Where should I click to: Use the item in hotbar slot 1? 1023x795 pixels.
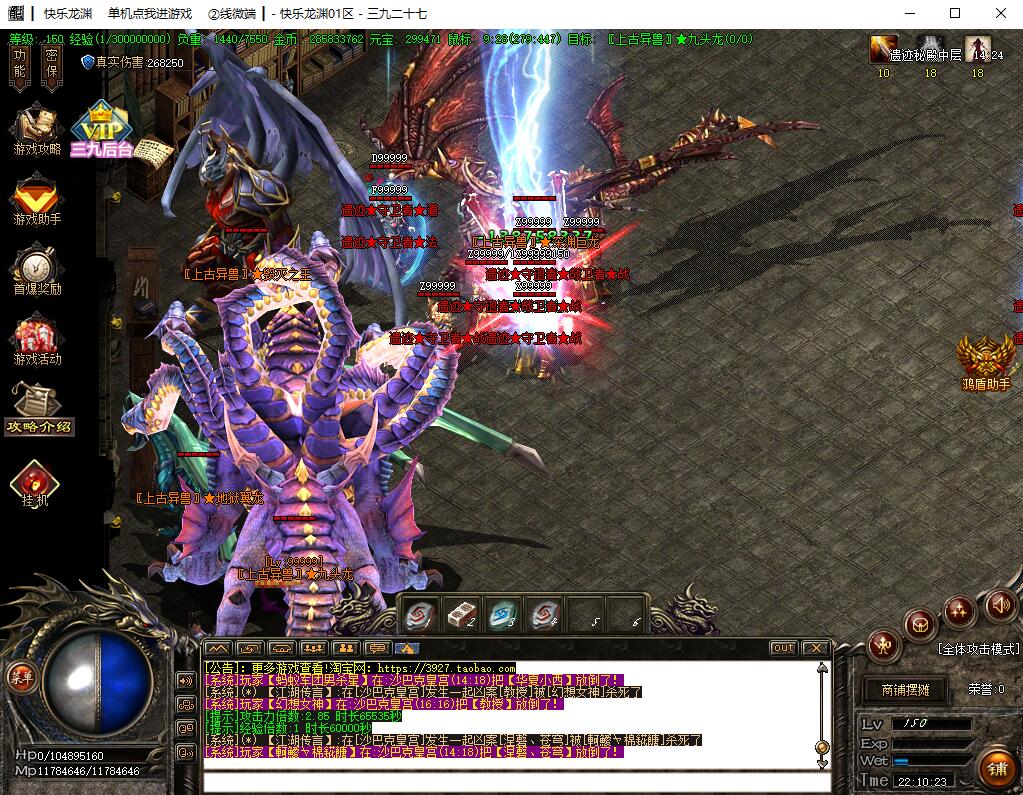420,615
